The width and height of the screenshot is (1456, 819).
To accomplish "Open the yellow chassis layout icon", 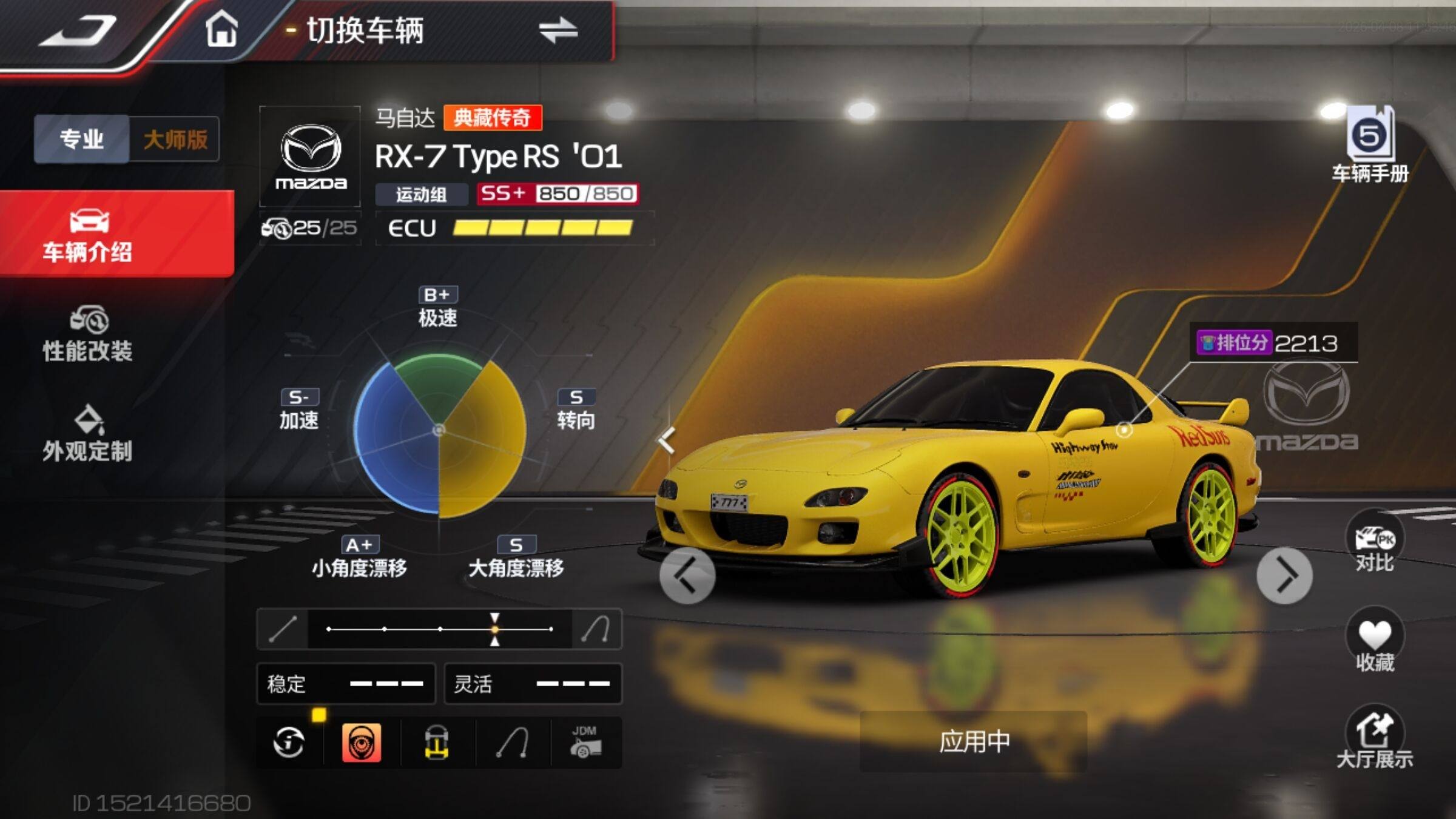I will 436,742.
